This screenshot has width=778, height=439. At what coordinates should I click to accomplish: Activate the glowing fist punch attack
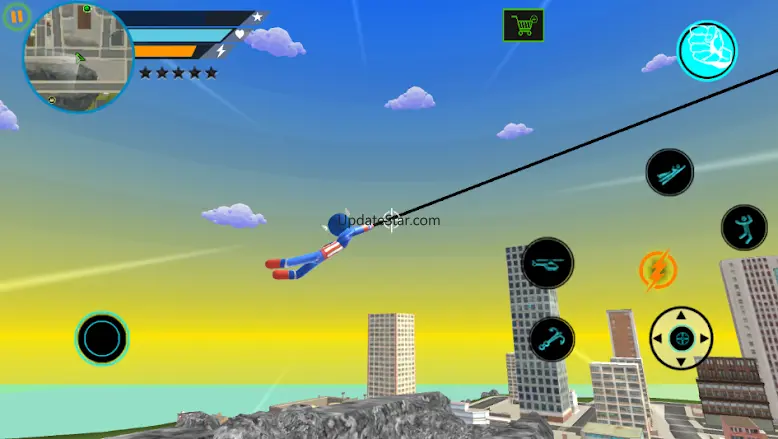tap(707, 50)
